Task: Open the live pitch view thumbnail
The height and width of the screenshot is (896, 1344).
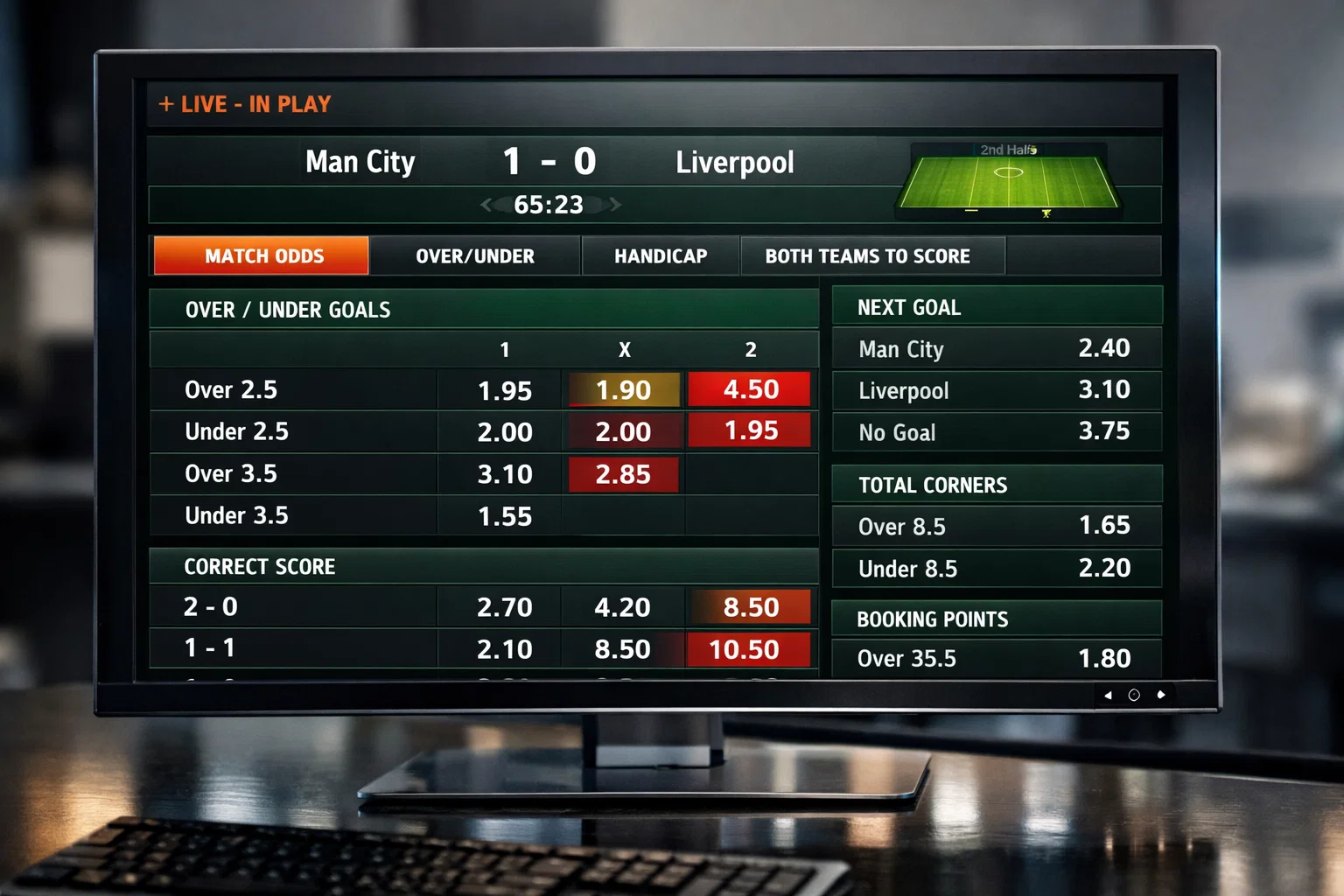Action: [x=1008, y=179]
